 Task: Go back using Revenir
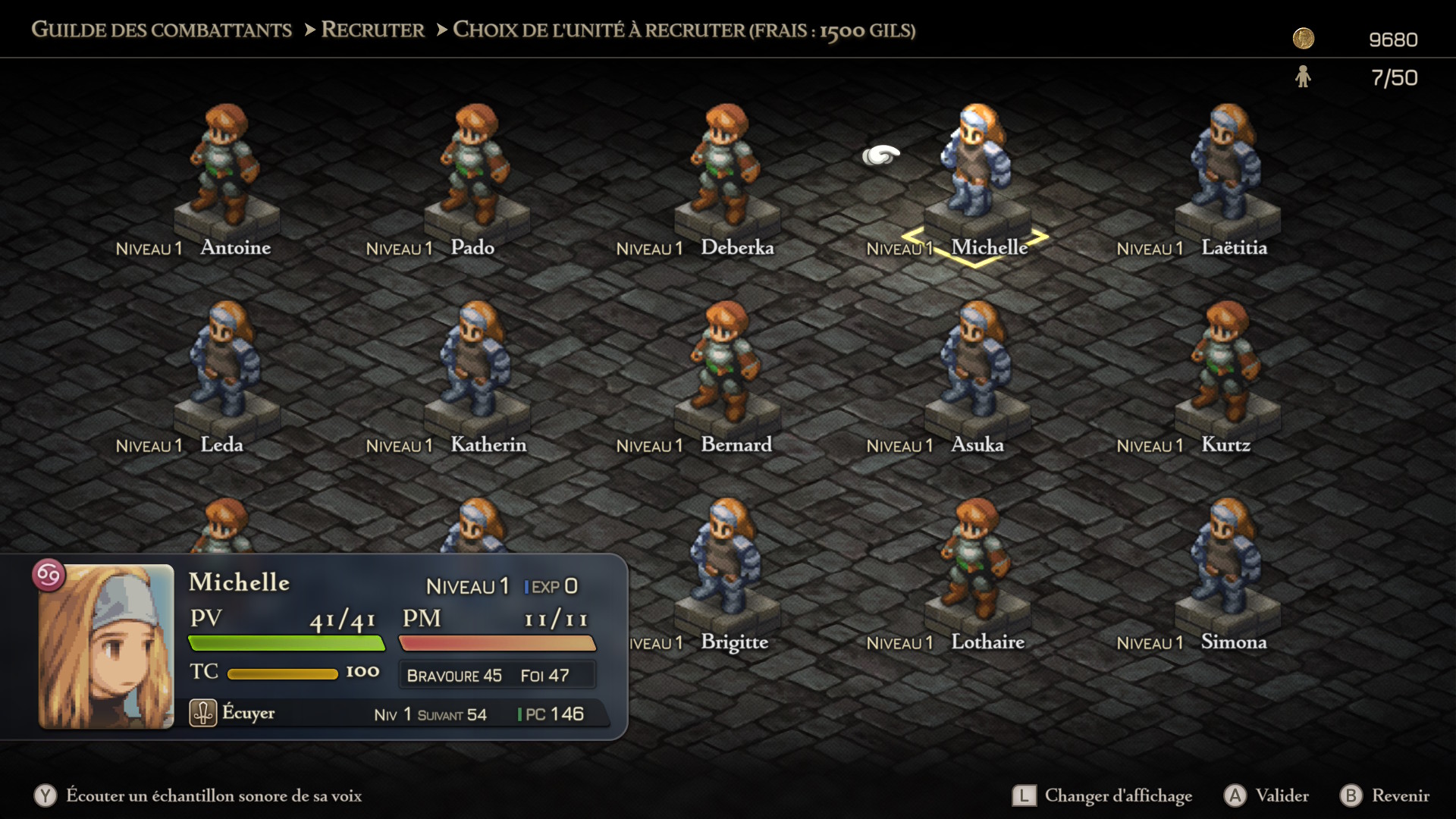tap(1385, 795)
